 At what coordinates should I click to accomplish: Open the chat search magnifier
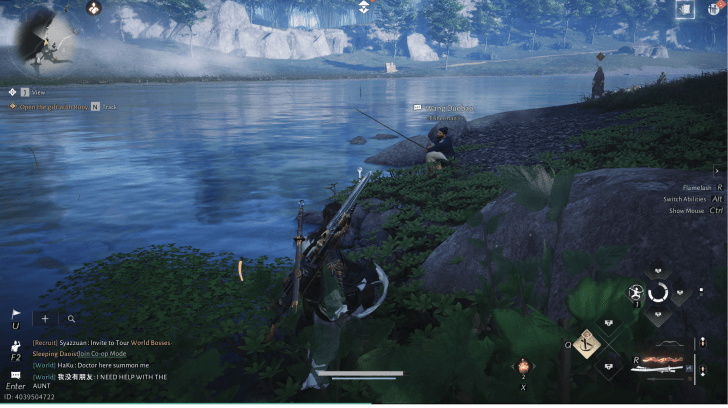[x=71, y=319]
